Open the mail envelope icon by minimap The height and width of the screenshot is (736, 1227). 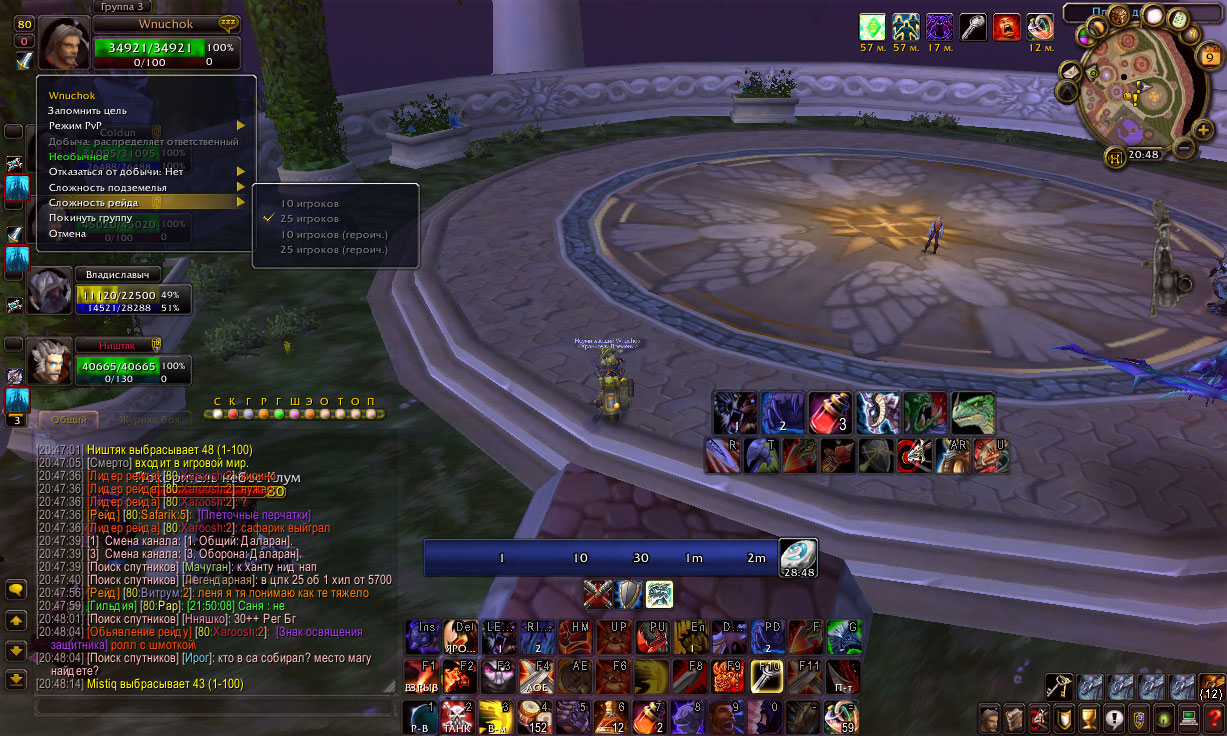pyautogui.click(x=1069, y=71)
